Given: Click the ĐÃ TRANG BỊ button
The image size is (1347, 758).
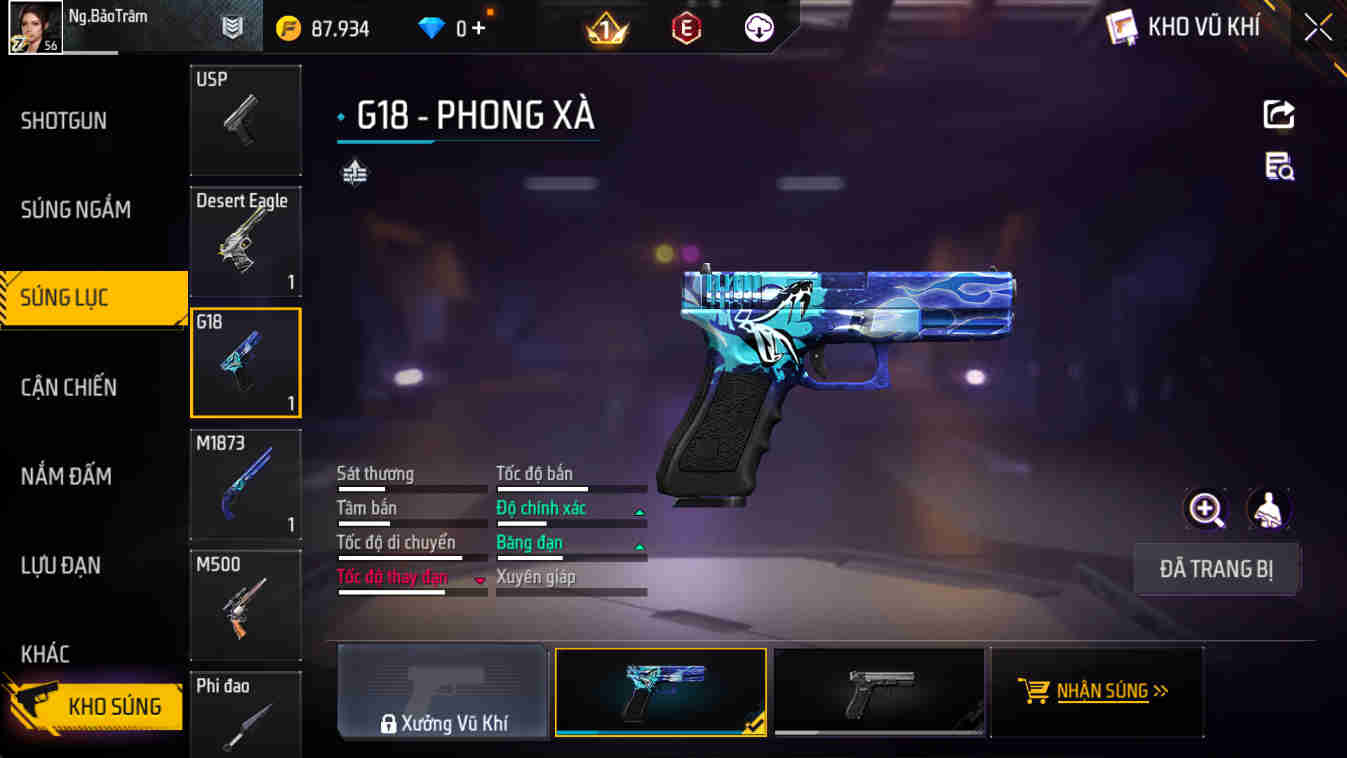Looking at the screenshot, I should (1216, 568).
